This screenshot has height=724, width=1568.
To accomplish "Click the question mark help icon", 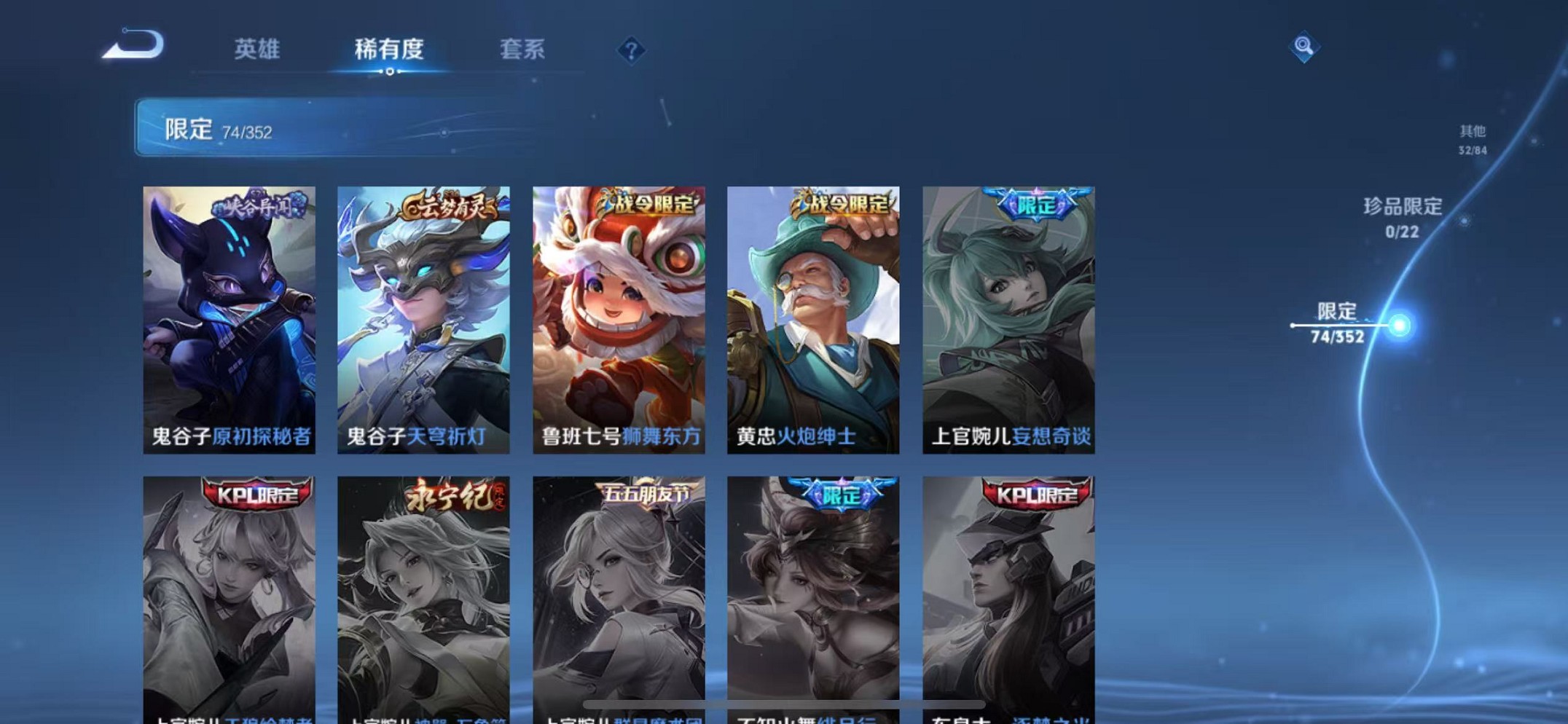I will [631, 50].
